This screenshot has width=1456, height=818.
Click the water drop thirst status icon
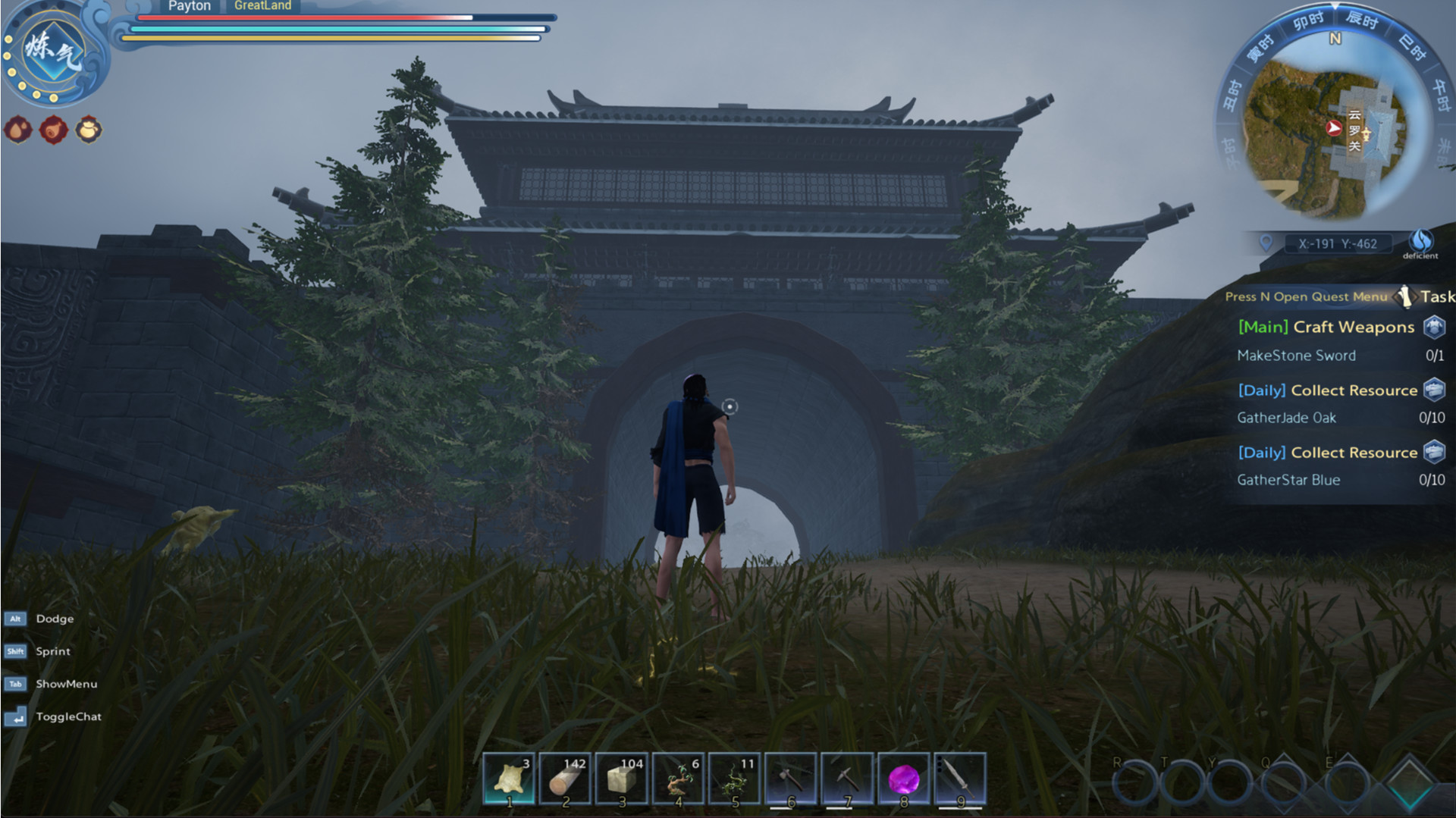(18, 130)
